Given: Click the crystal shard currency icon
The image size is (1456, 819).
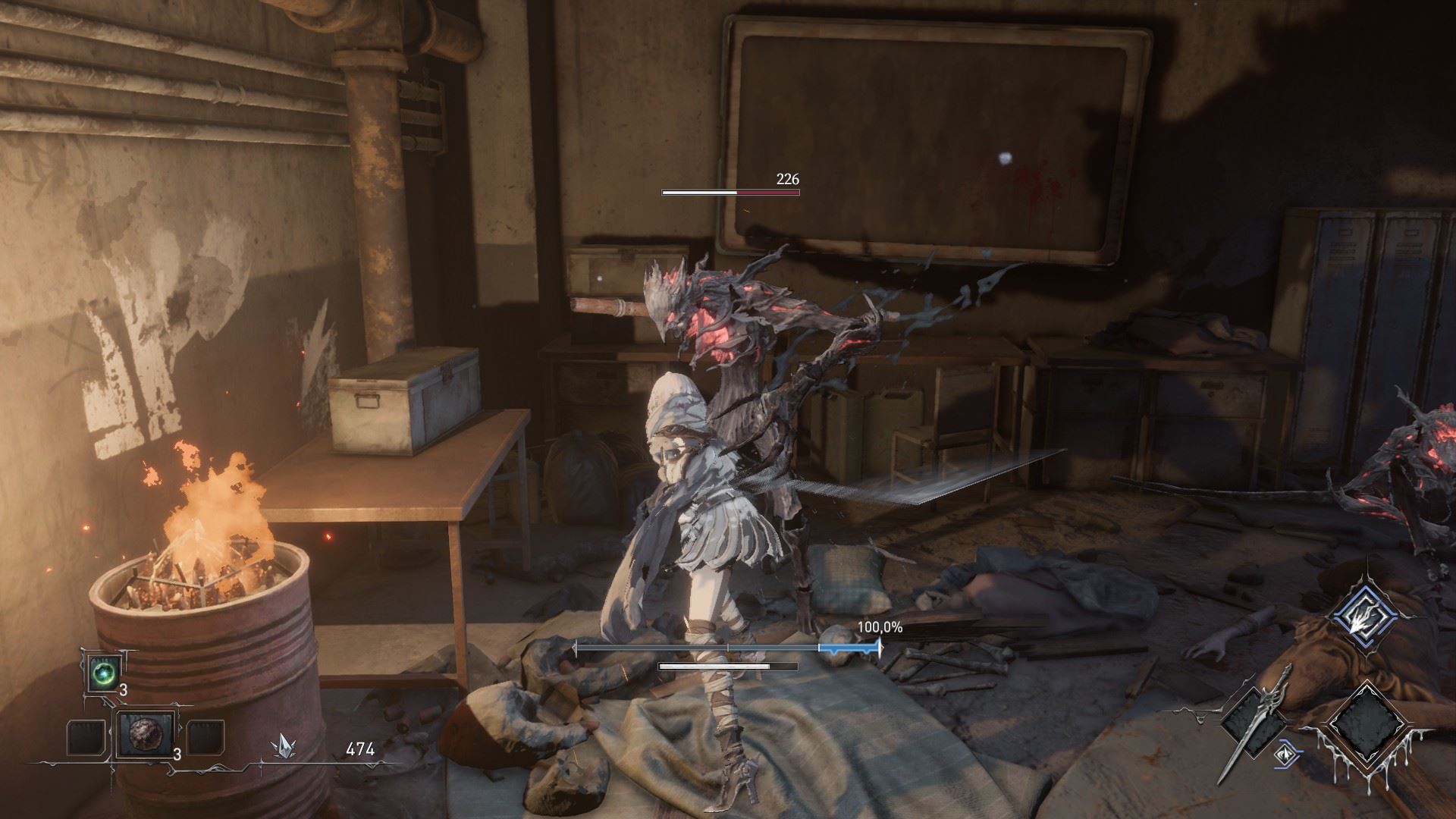Looking at the screenshot, I should pyautogui.click(x=284, y=748).
